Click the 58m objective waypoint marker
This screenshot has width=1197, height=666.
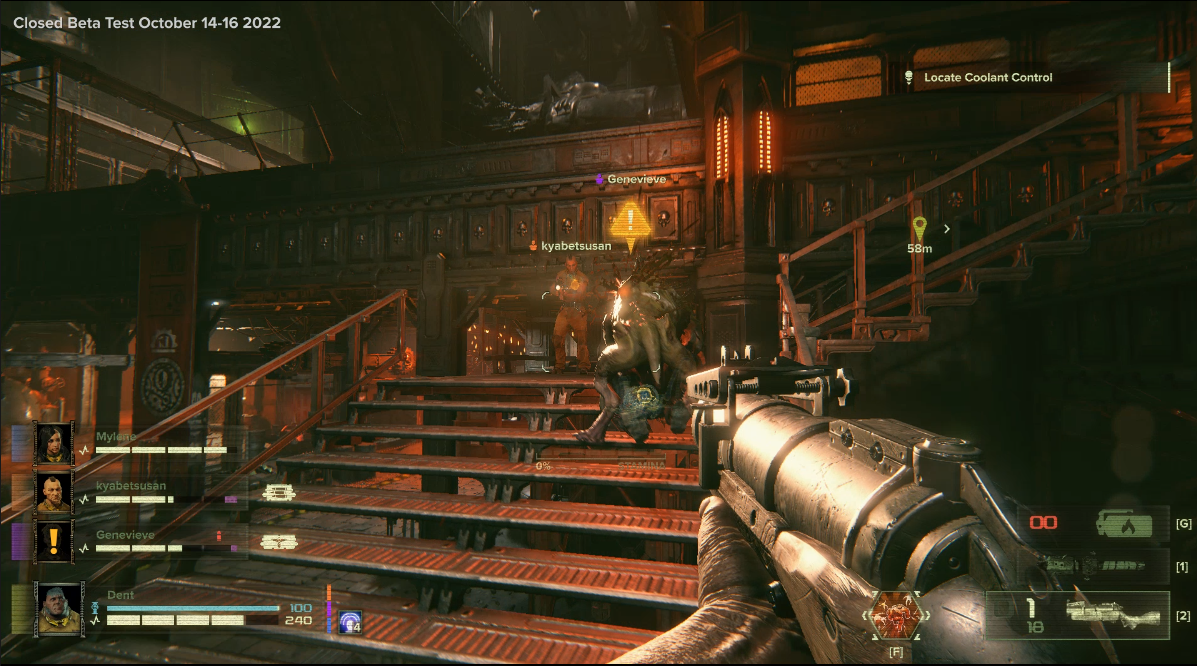[x=919, y=230]
